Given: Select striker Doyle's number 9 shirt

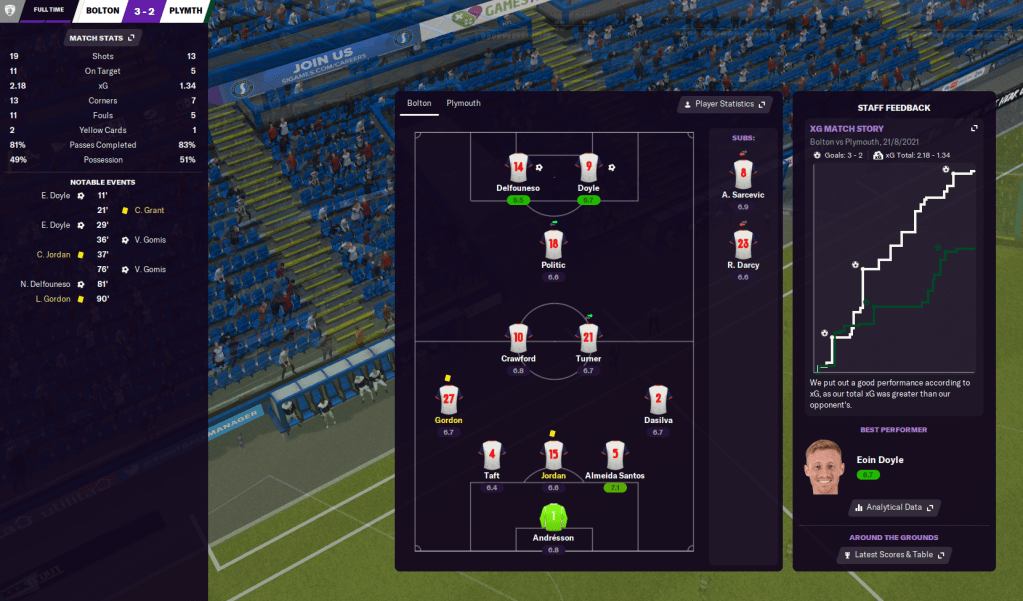Looking at the screenshot, I should [x=588, y=167].
